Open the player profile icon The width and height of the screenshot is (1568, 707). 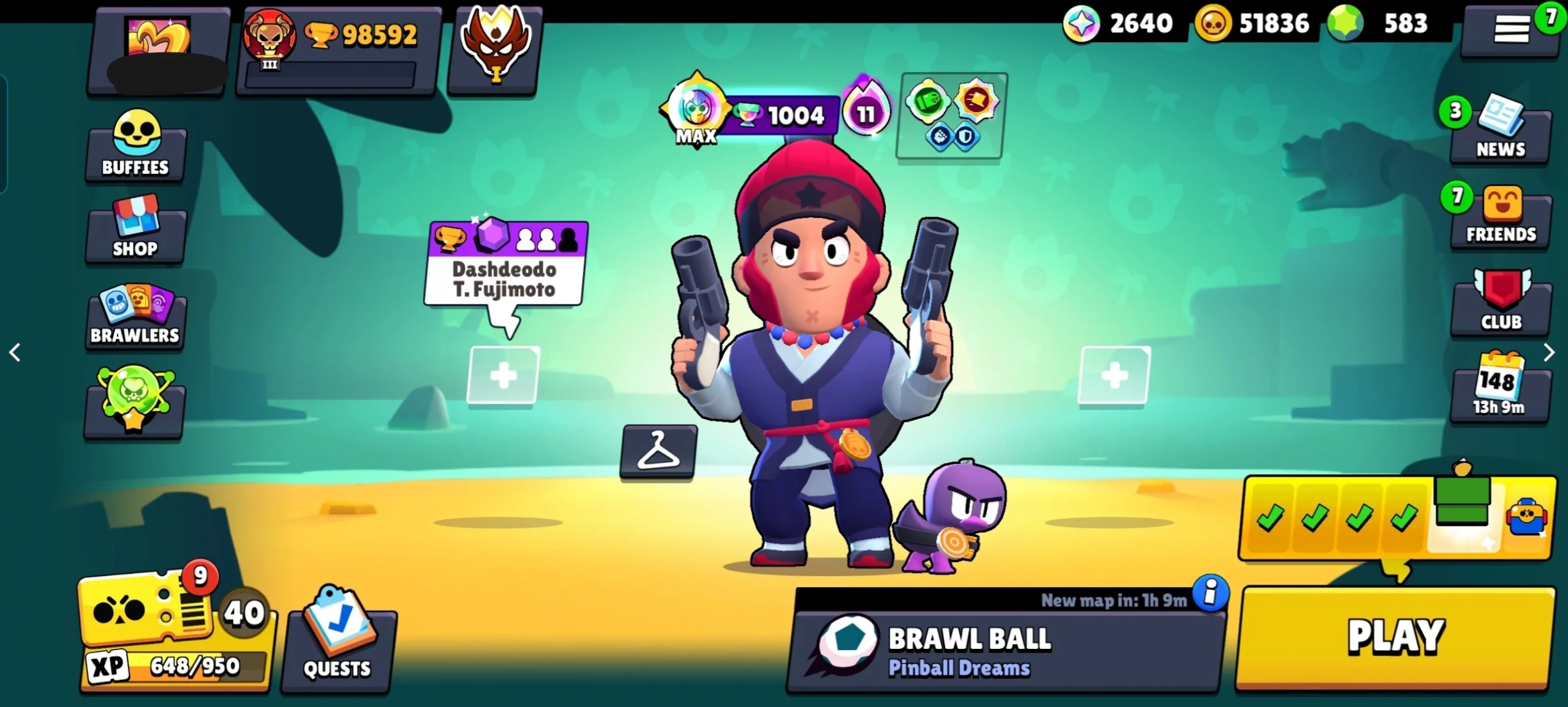coord(158,49)
